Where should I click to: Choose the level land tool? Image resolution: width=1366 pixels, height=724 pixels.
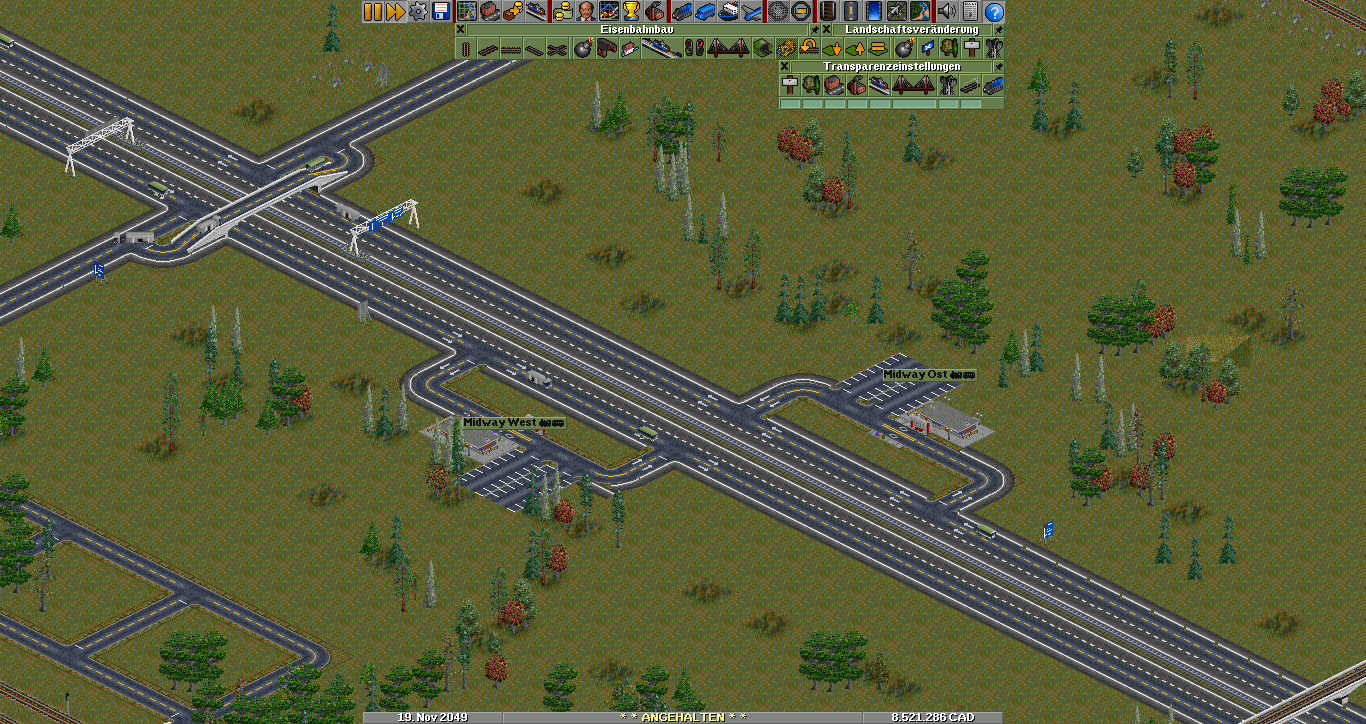coord(877,48)
